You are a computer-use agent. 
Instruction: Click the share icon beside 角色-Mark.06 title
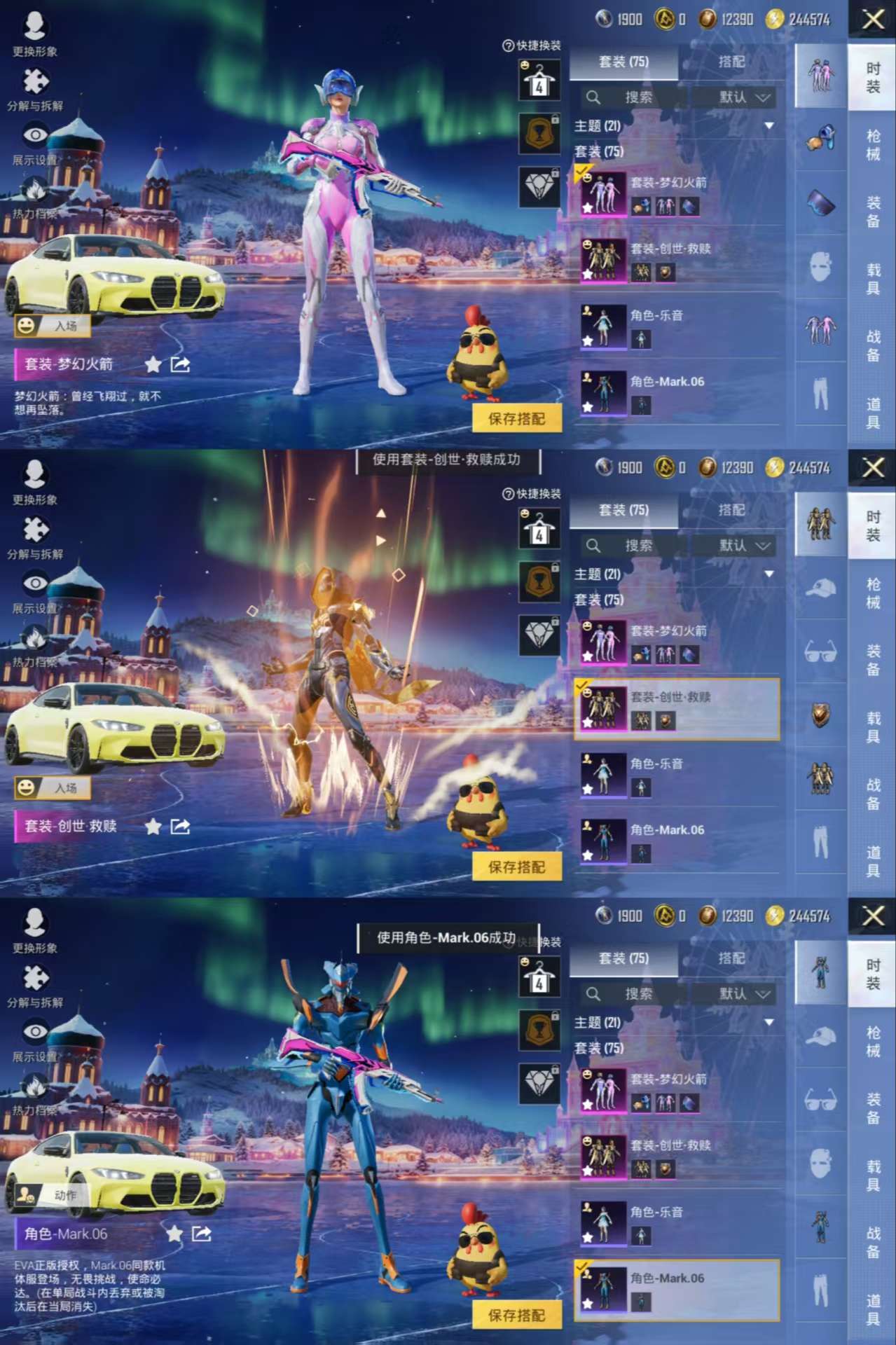(x=202, y=1234)
